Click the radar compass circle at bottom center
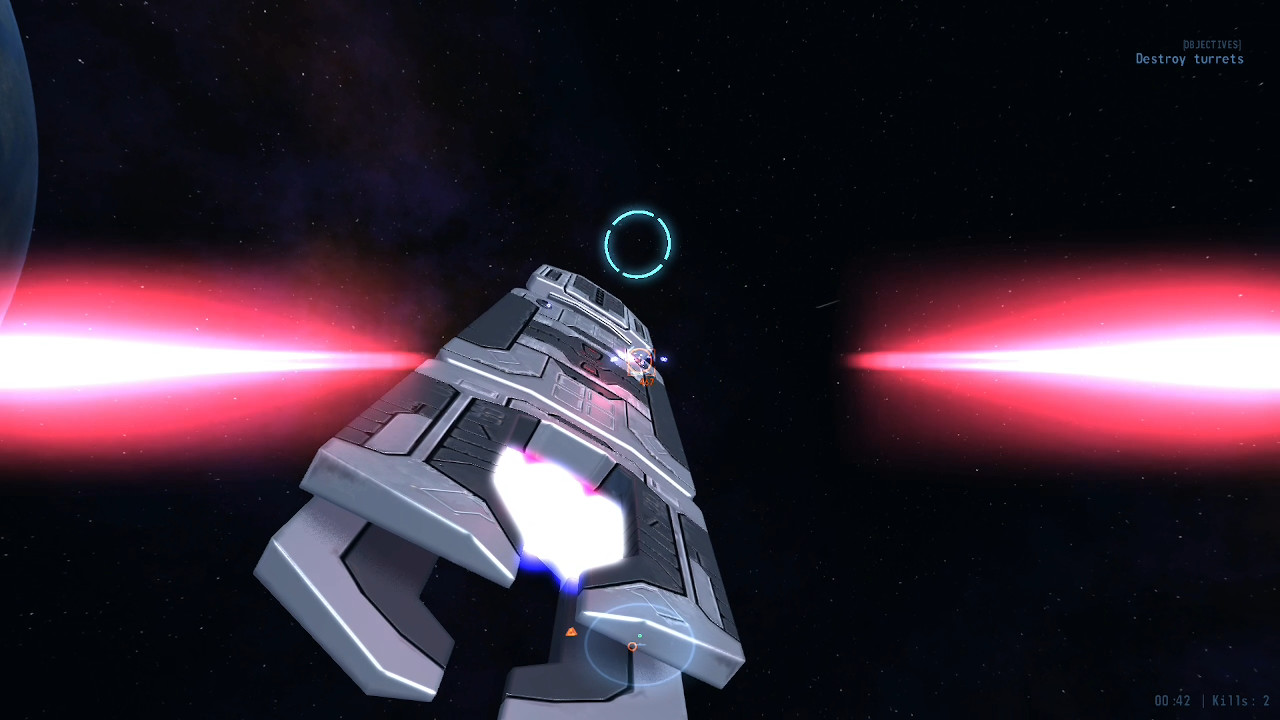This screenshot has width=1280, height=720. click(640, 645)
